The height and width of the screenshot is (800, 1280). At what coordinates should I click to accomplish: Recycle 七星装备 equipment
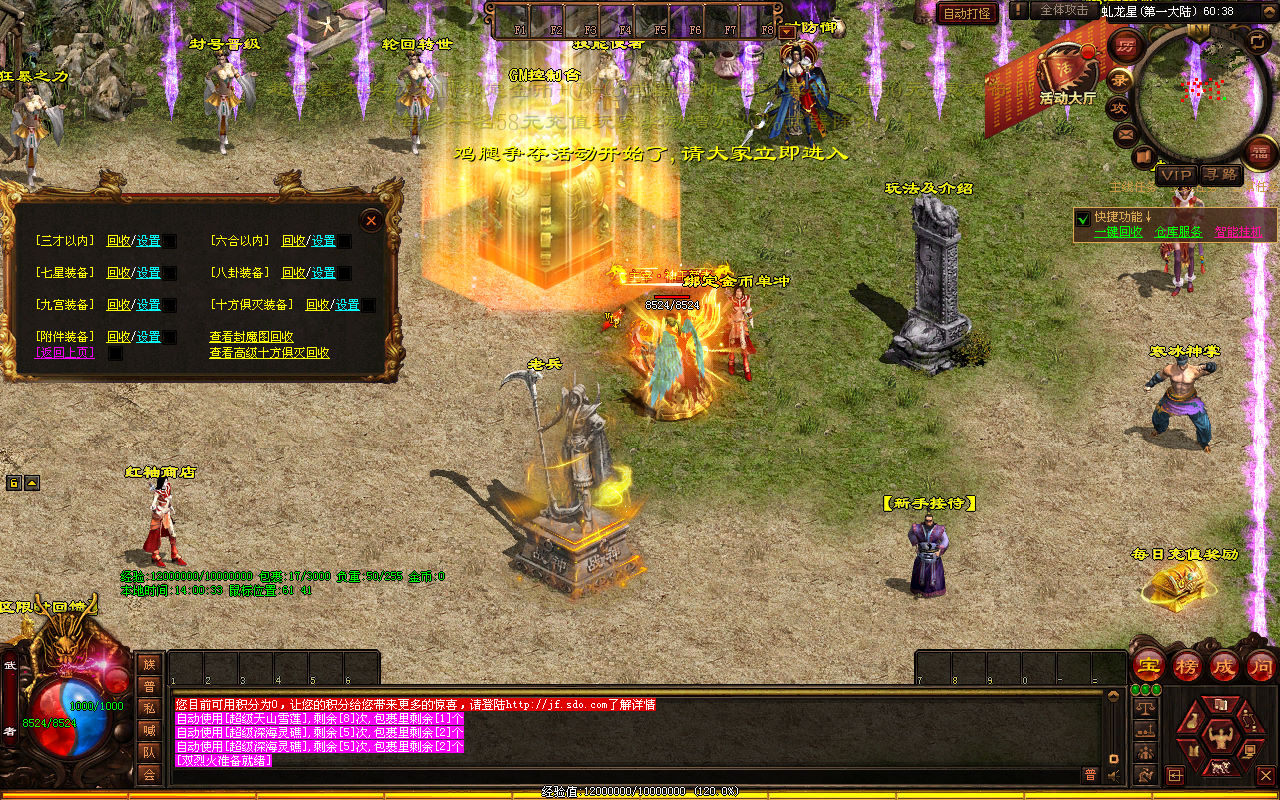pyautogui.click(x=118, y=273)
